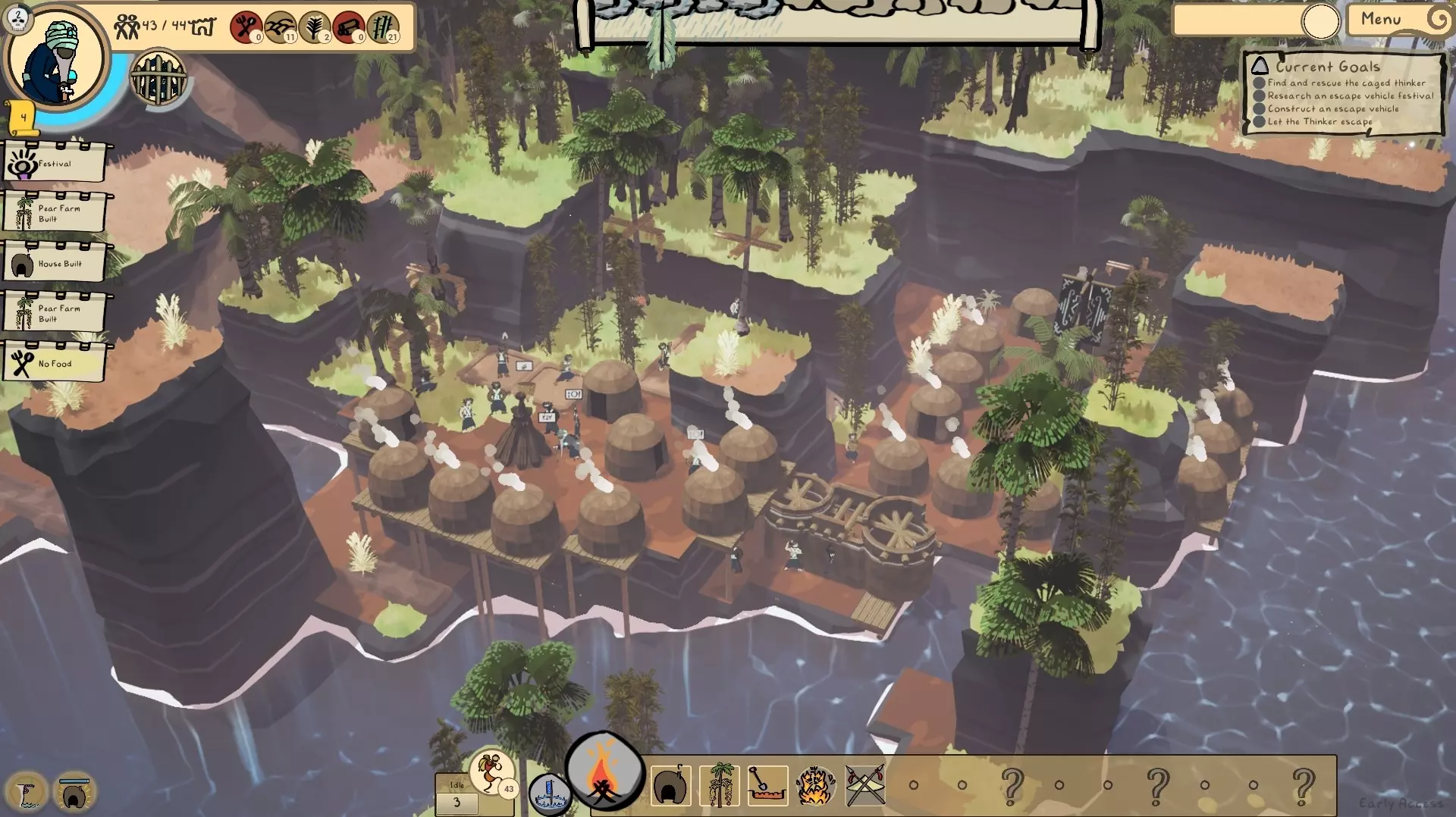The image size is (1456, 817).
Task: Click the food resource icon
Action: click(245, 27)
